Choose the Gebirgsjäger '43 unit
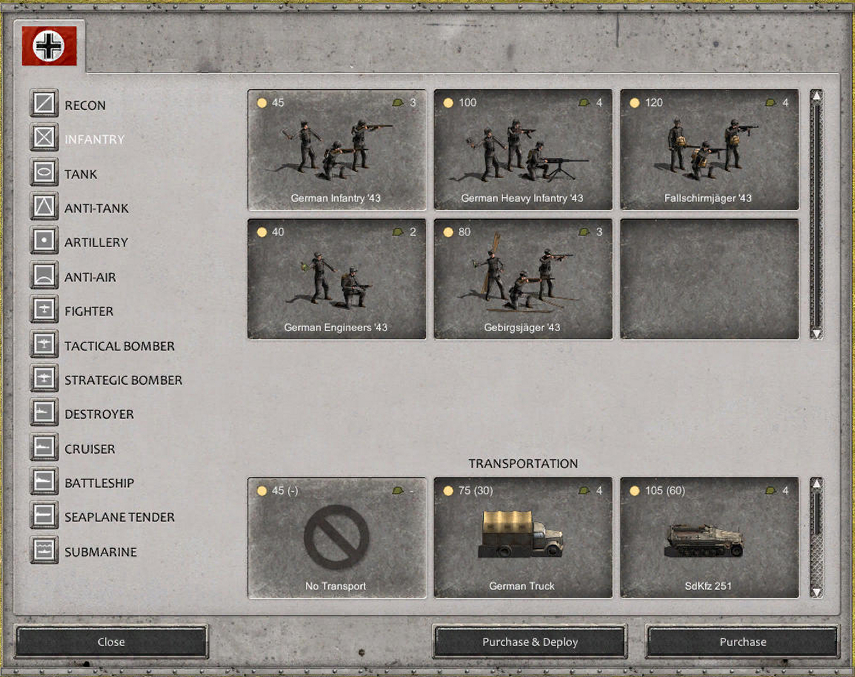This screenshot has width=855, height=677. point(522,279)
